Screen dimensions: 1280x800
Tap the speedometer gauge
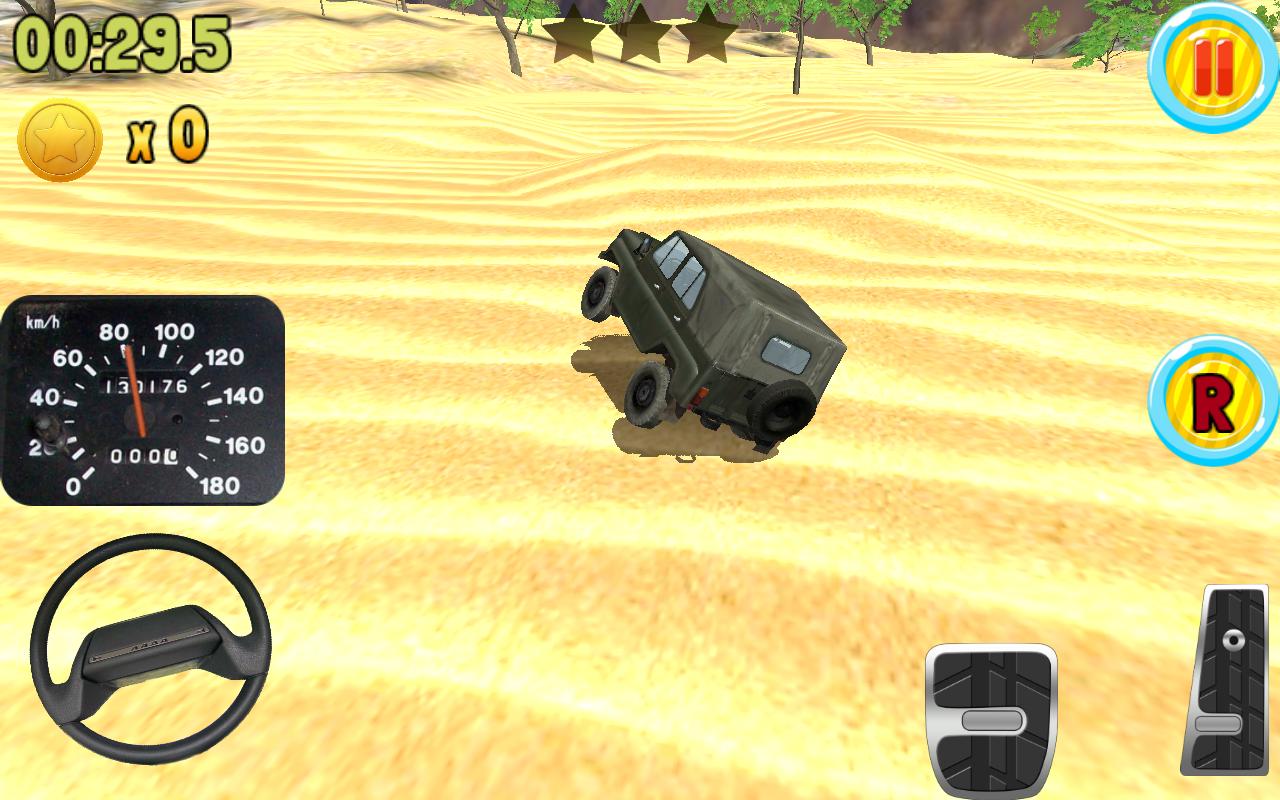145,400
